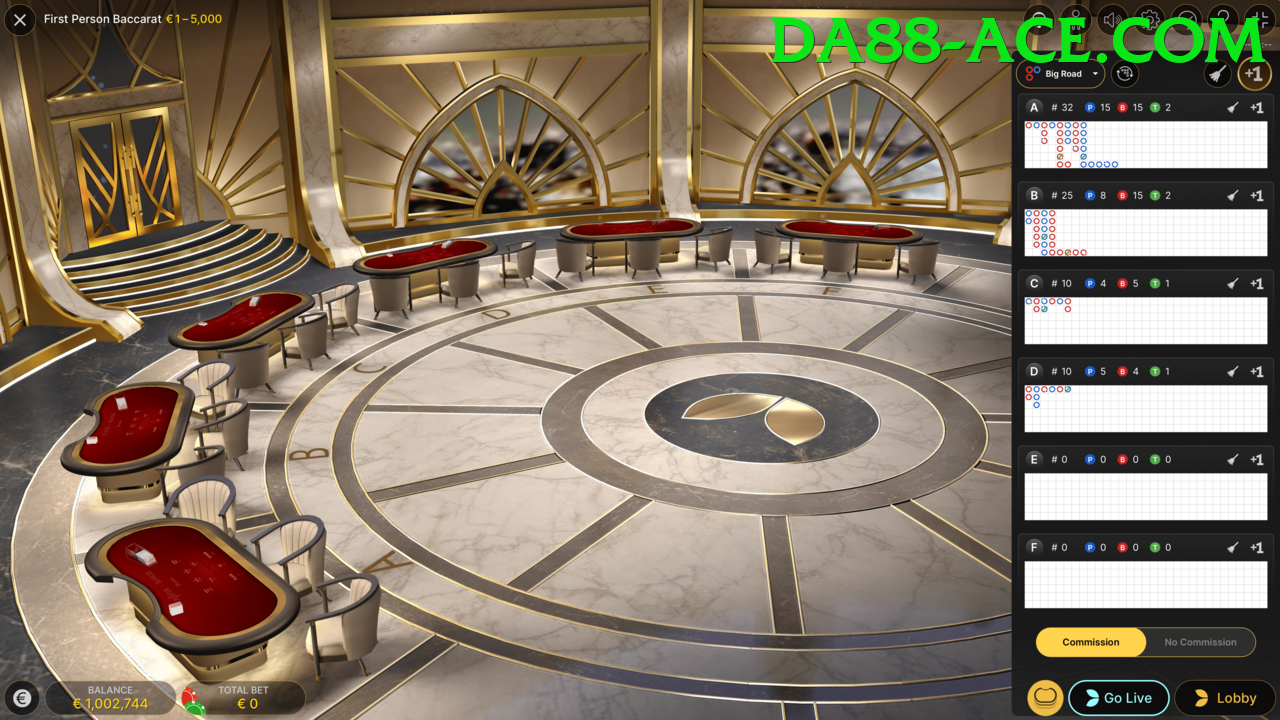The width and height of the screenshot is (1280, 720).
Task: Click the +1 chip button on table C
Action: [x=1256, y=283]
